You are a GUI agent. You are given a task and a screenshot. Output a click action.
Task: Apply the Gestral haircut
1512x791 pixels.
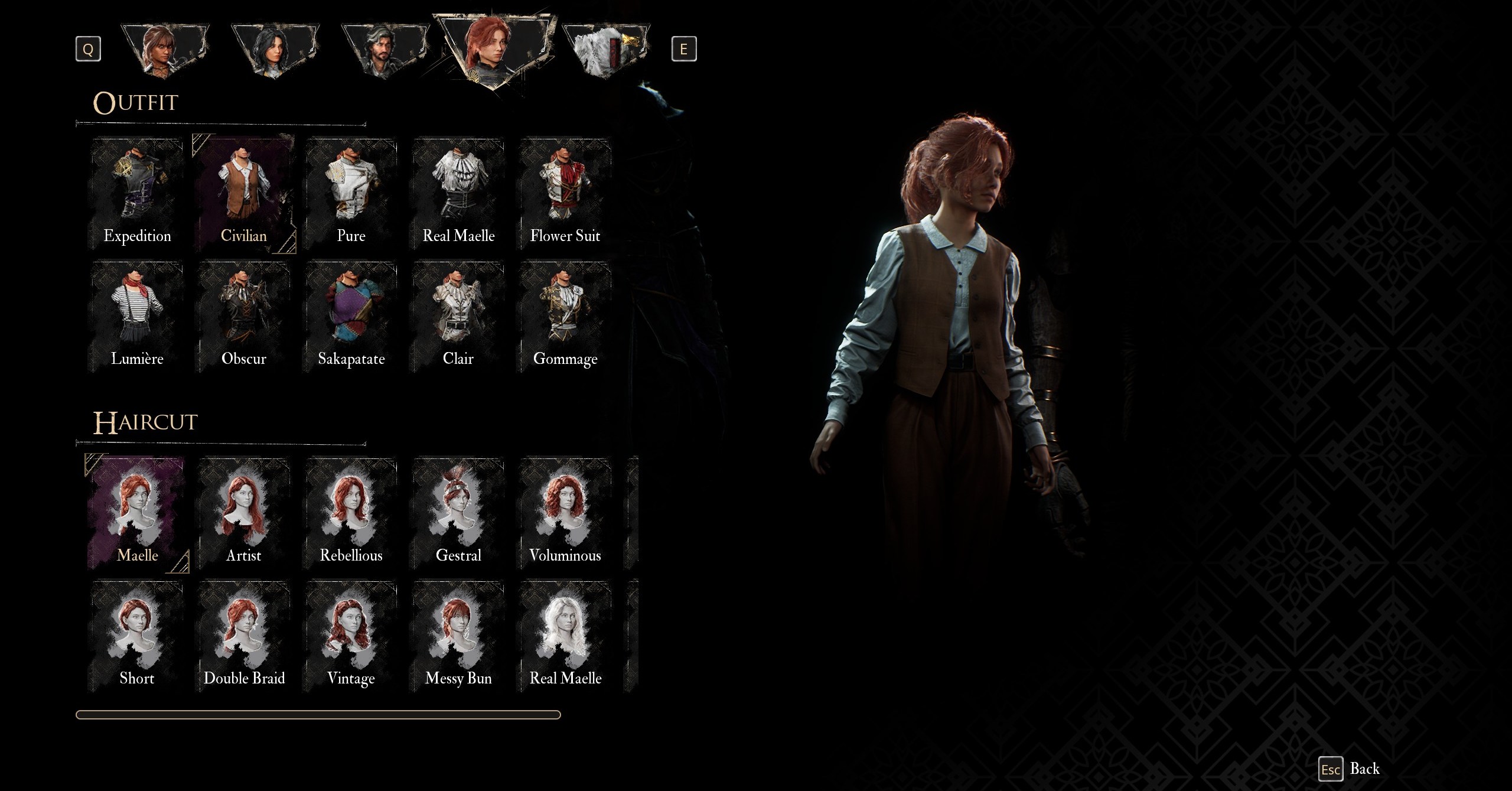458,514
